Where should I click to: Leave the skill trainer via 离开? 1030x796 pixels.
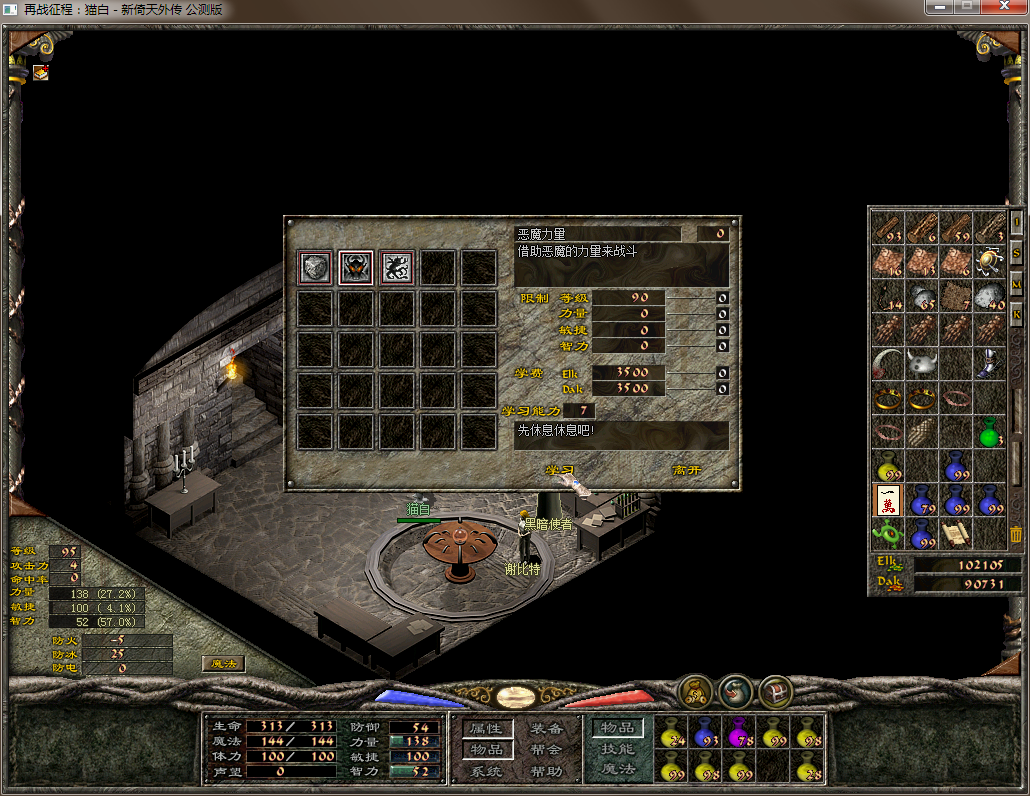pos(687,469)
